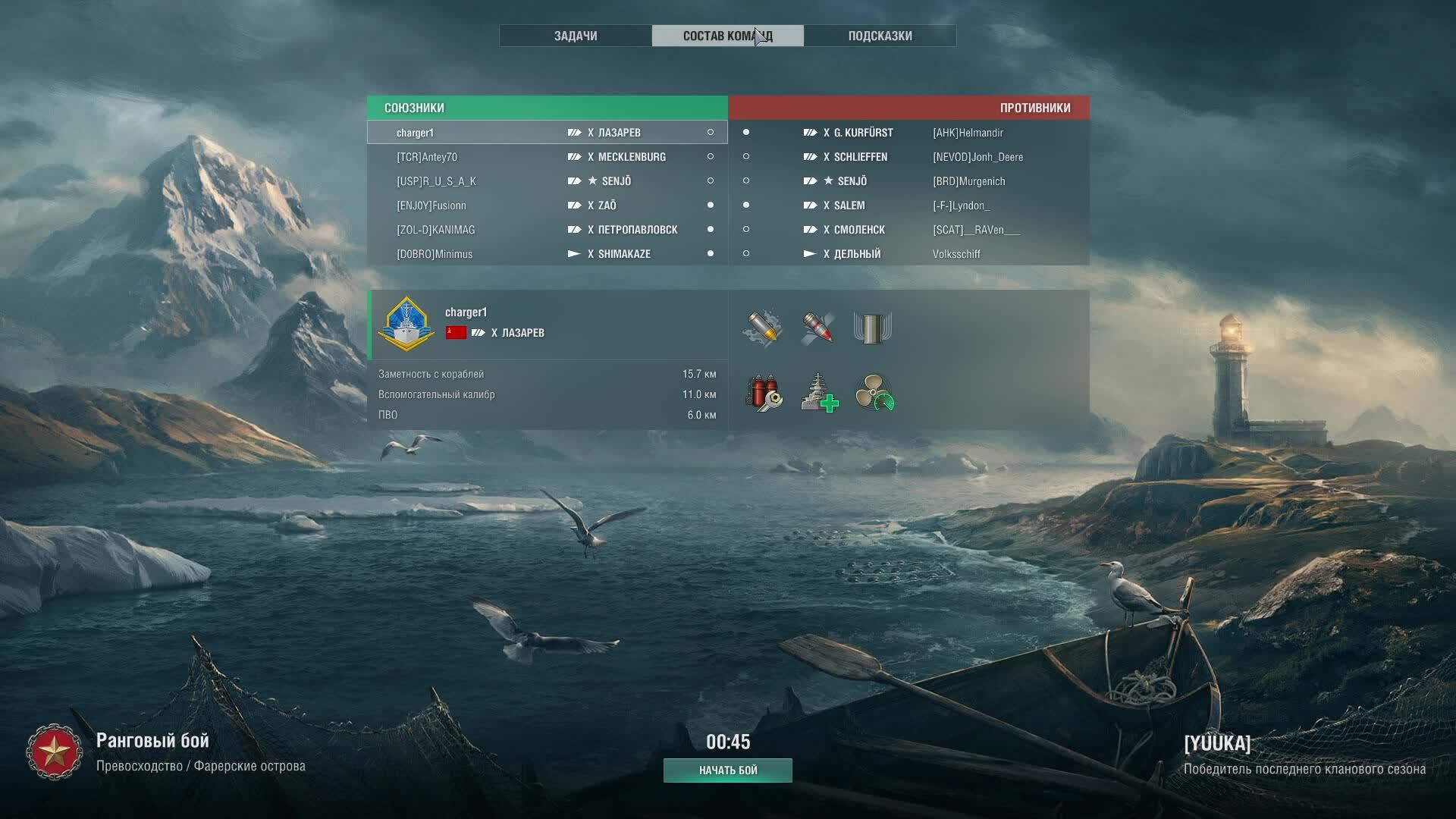The height and width of the screenshot is (819, 1456).
Task: Click the Начать бой button
Action: coord(728,770)
